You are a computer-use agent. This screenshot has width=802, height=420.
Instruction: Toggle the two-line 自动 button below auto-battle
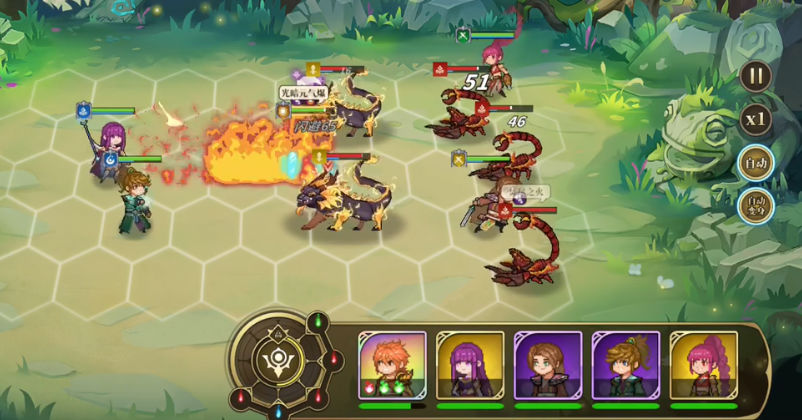pos(756,207)
